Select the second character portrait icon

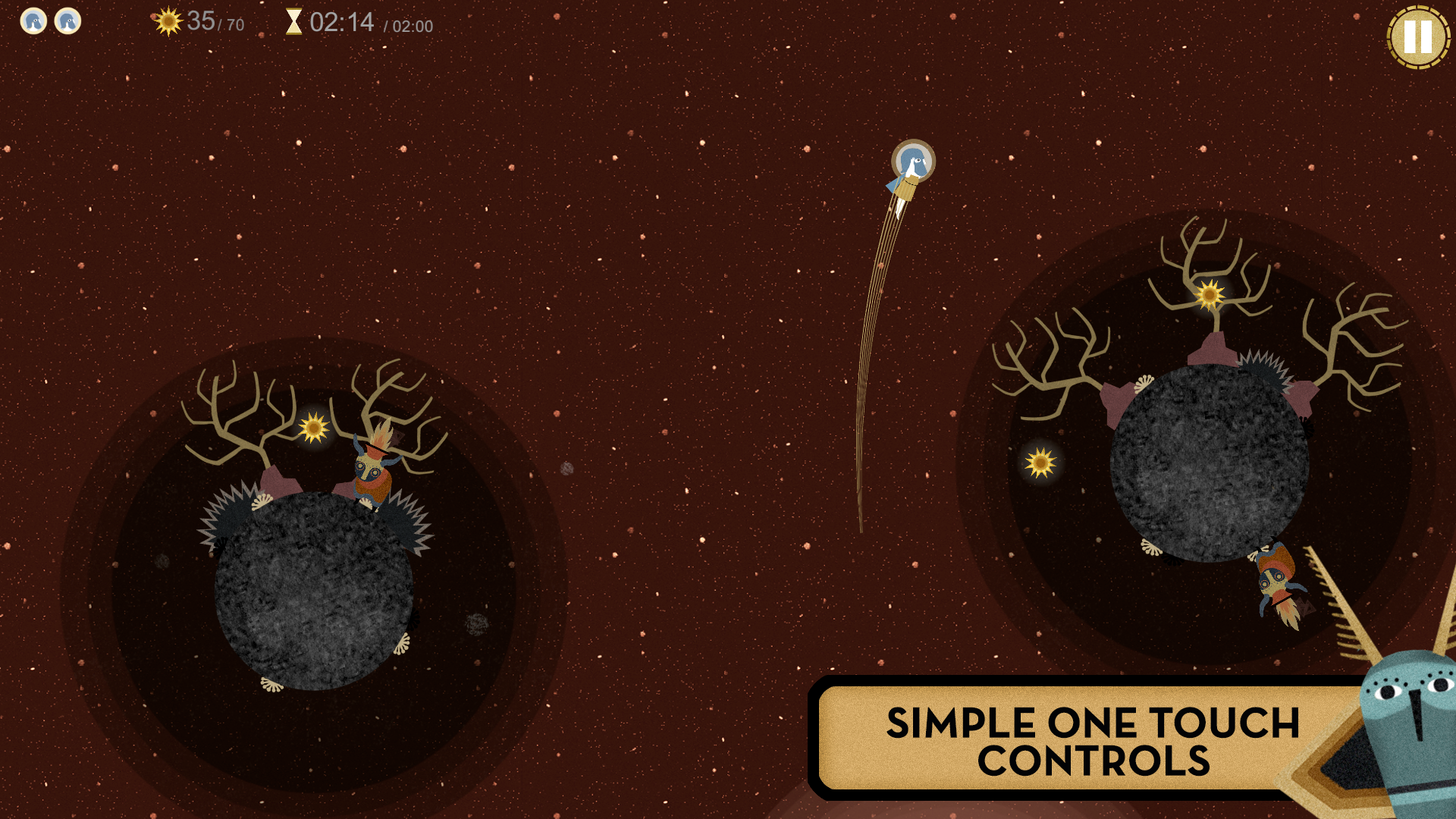(x=68, y=22)
